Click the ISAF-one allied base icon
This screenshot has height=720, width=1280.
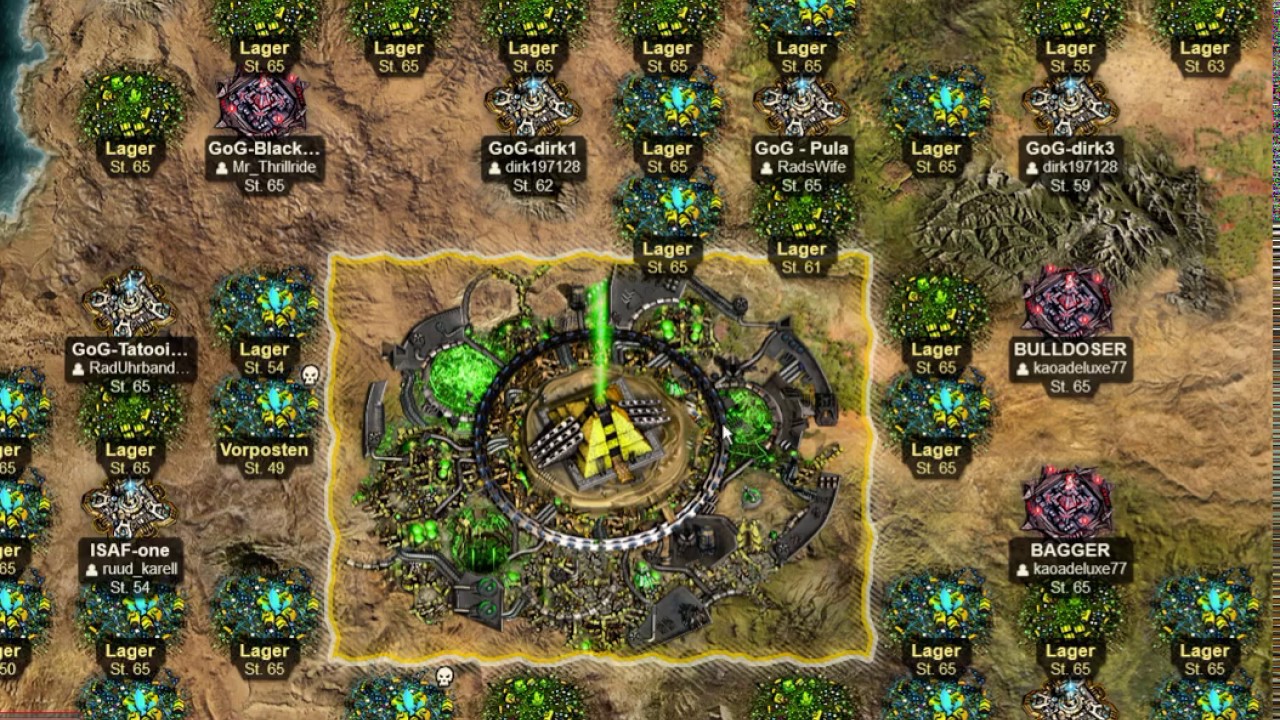(x=130, y=505)
